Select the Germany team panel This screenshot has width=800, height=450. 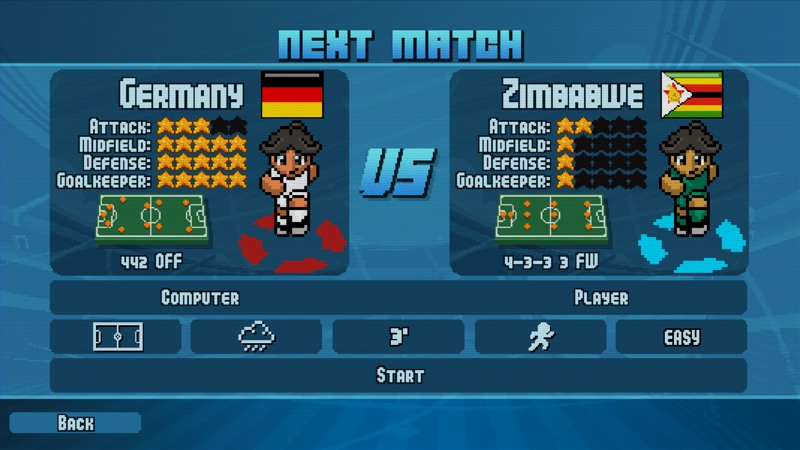click(x=200, y=172)
